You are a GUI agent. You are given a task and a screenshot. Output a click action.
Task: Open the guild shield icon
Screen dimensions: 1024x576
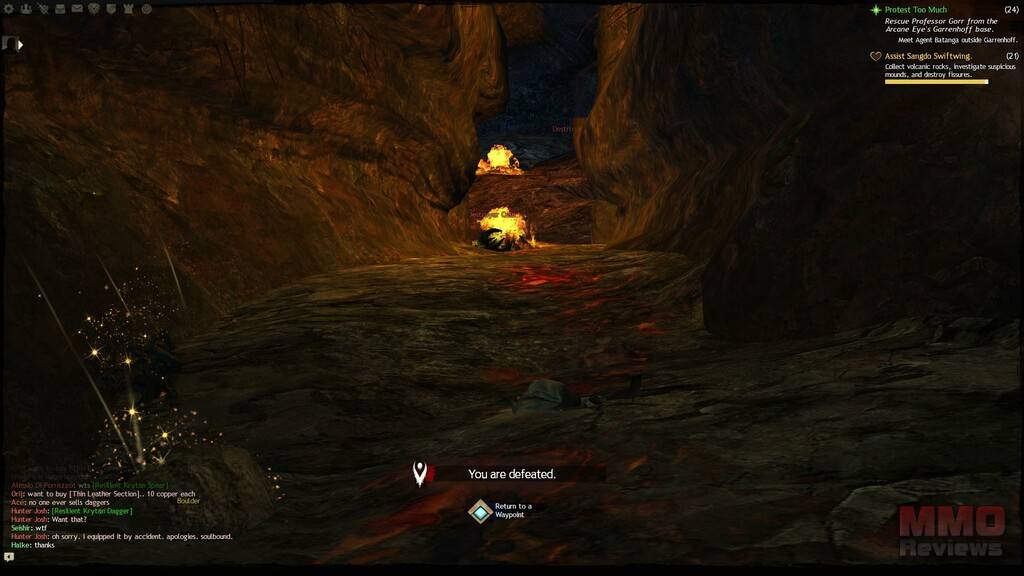[x=111, y=9]
